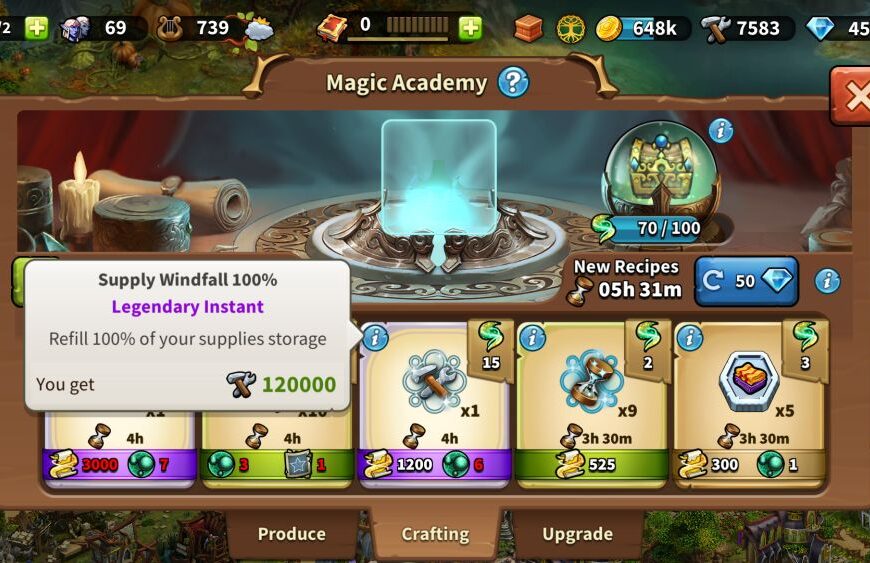Open the diamond premium currency counter
The image size is (870, 563).
click(x=836, y=28)
